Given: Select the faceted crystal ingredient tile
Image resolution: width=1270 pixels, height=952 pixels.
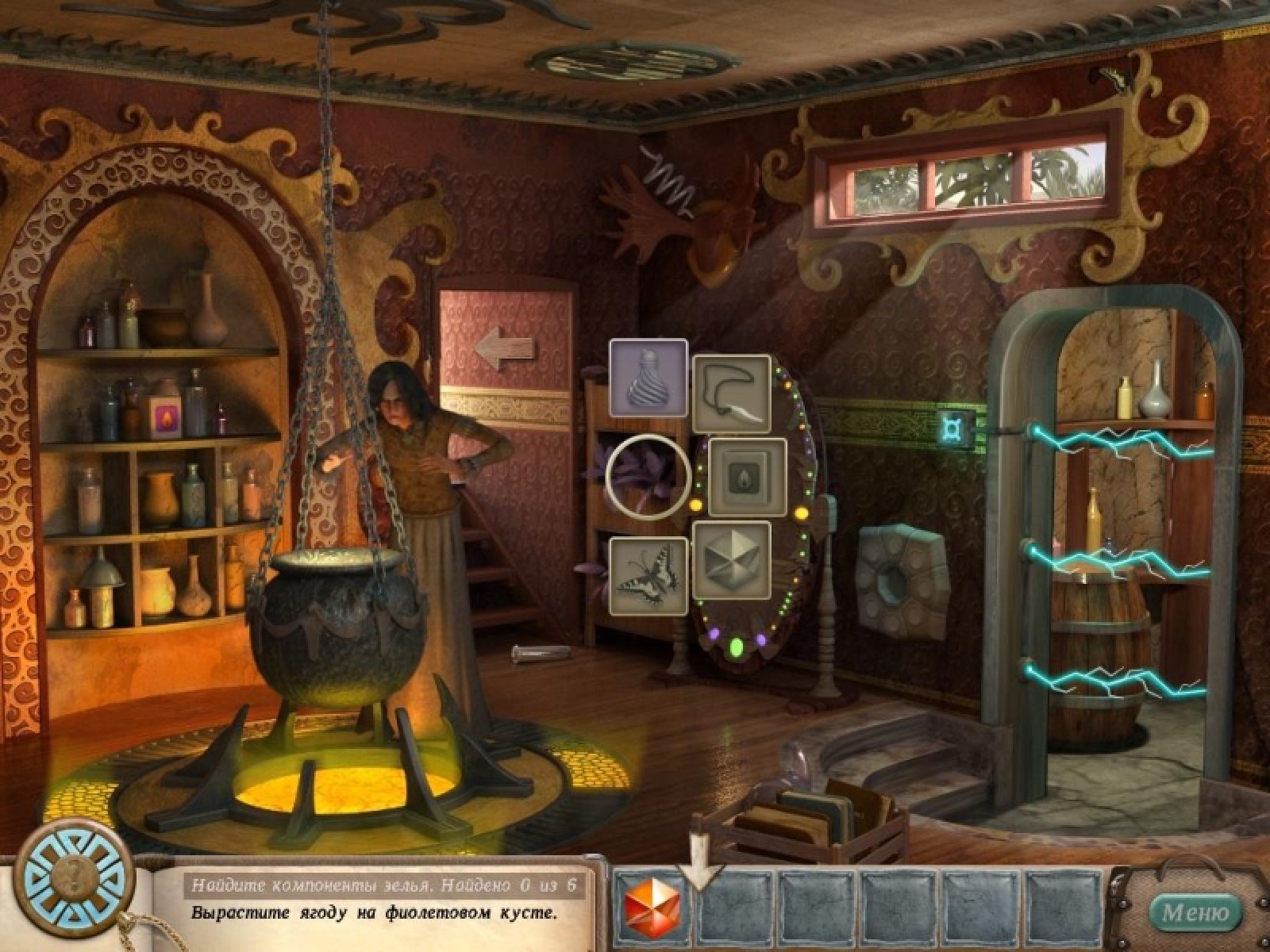Looking at the screenshot, I should click(731, 561).
